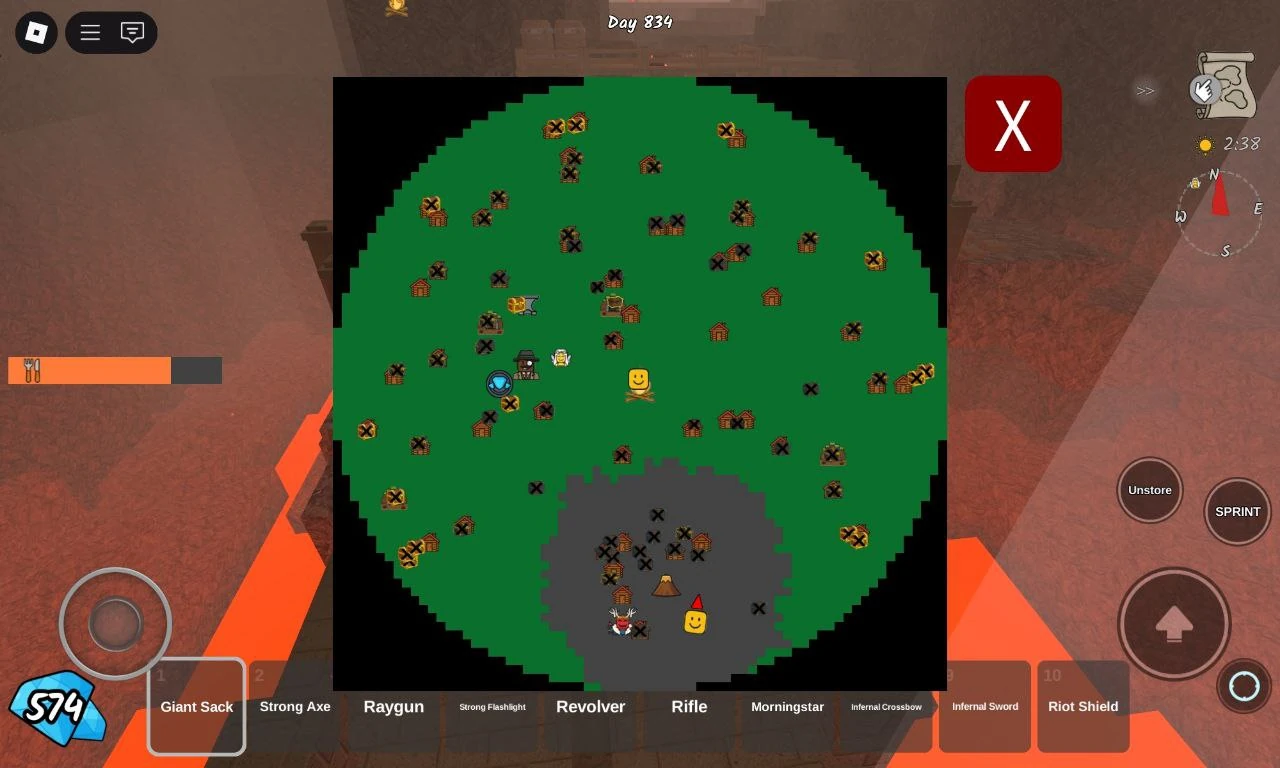
Task: Select the volcano marker on the map
Action: click(667, 584)
